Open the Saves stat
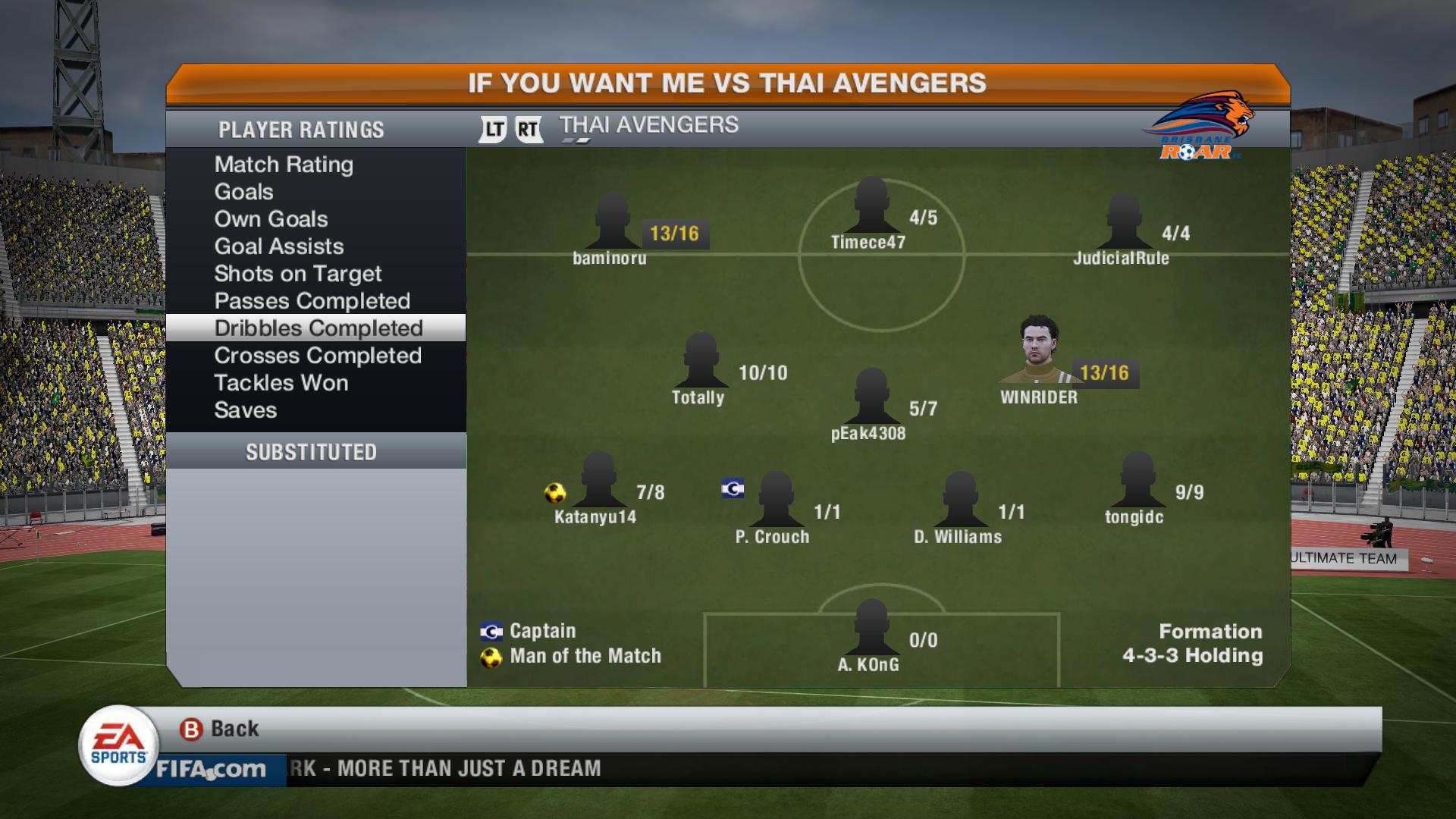Image resolution: width=1456 pixels, height=819 pixels. pyautogui.click(x=245, y=410)
